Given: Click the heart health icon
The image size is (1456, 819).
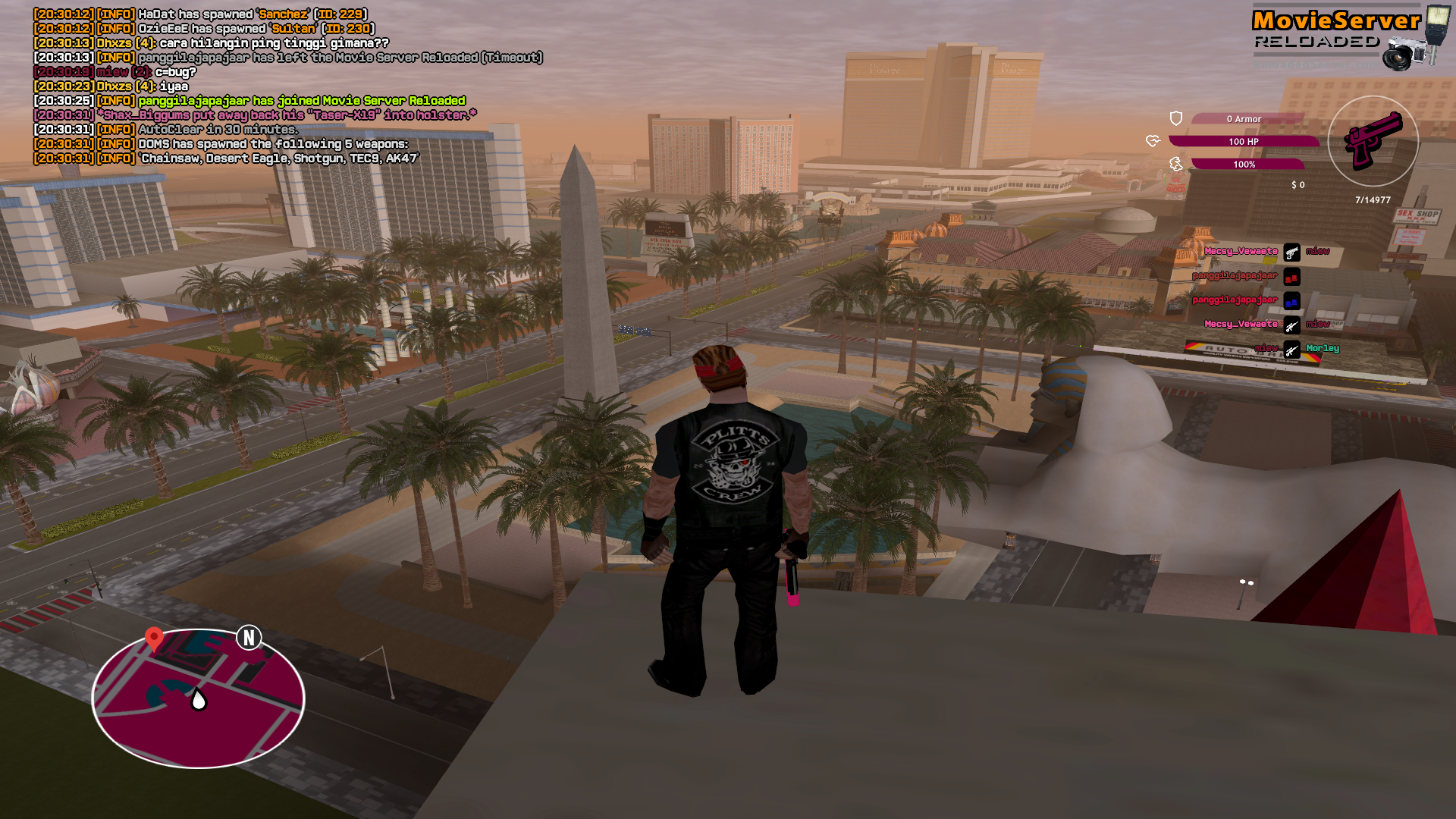Looking at the screenshot, I should tap(1153, 141).
